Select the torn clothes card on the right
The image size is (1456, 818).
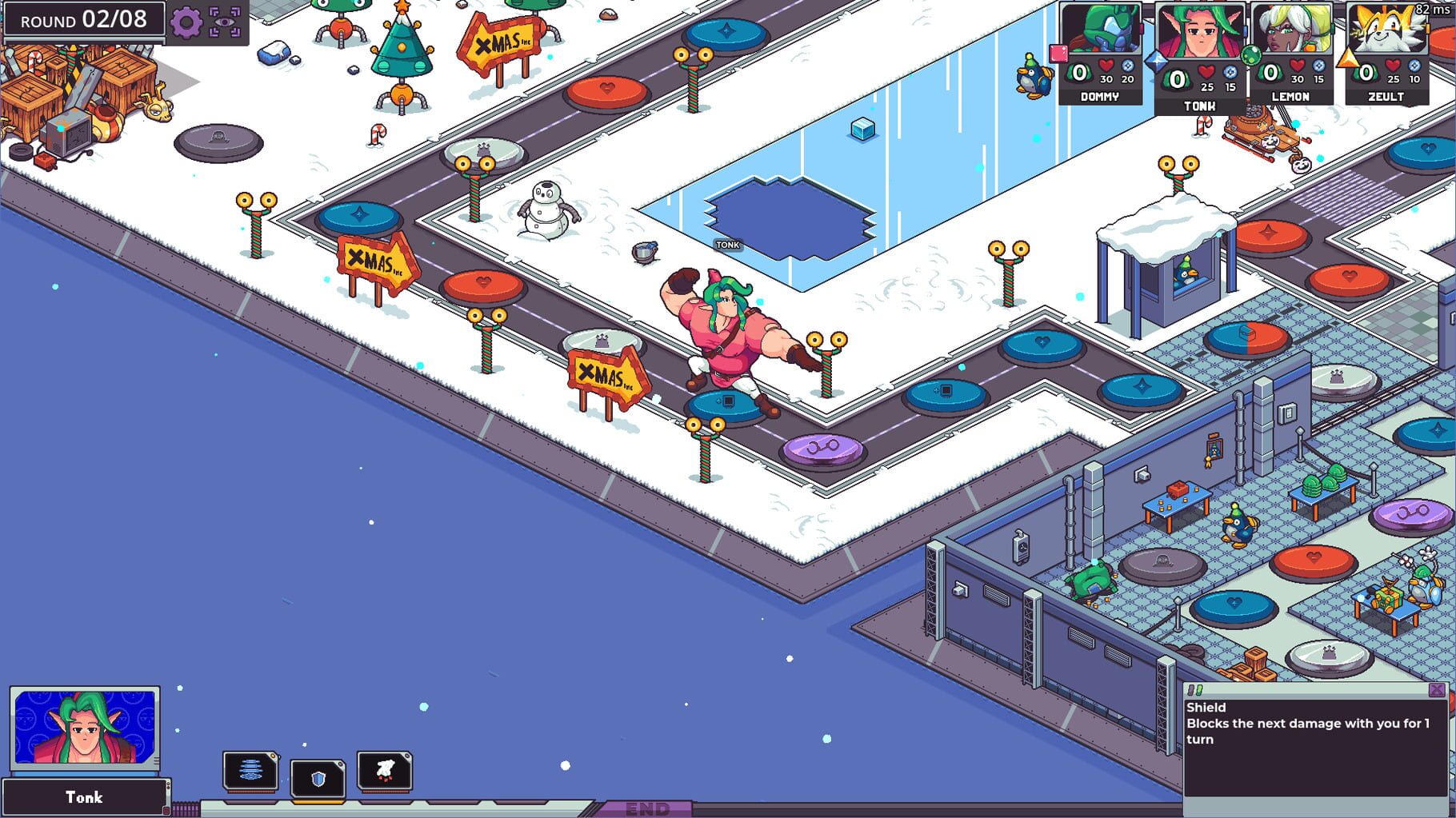[x=386, y=771]
